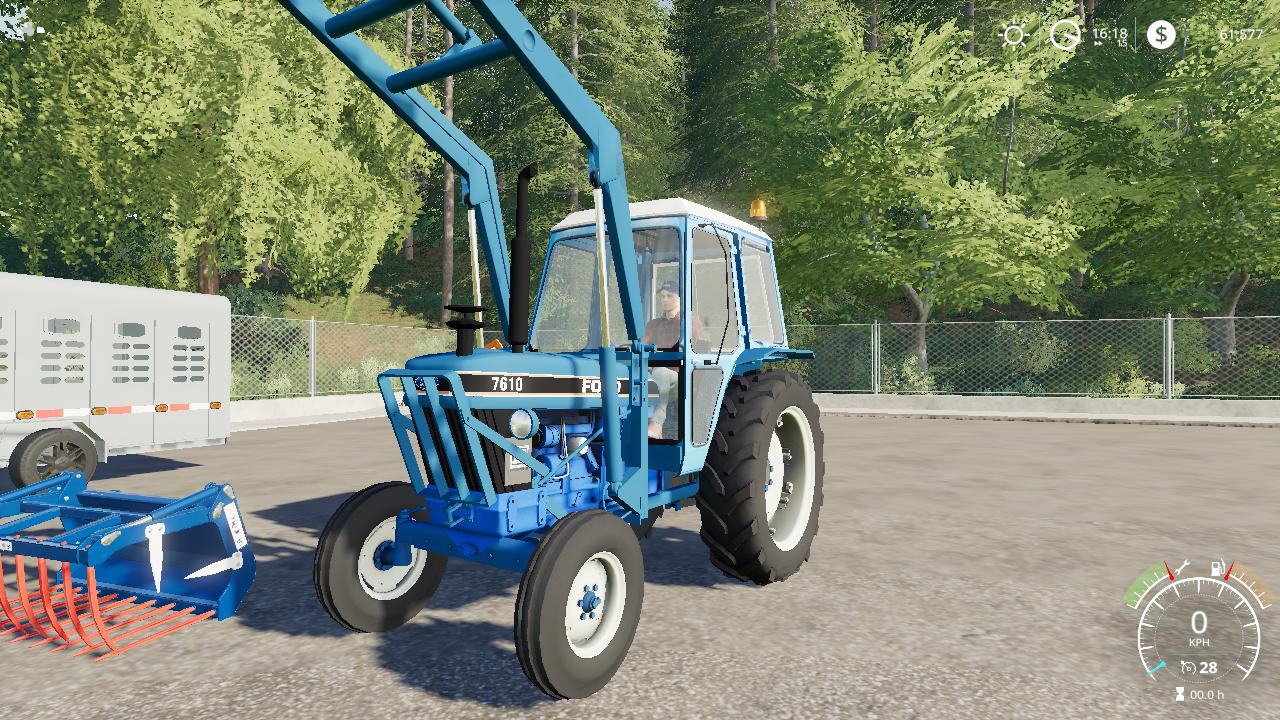Click the hourglass operating hours icon

click(1180, 692)
